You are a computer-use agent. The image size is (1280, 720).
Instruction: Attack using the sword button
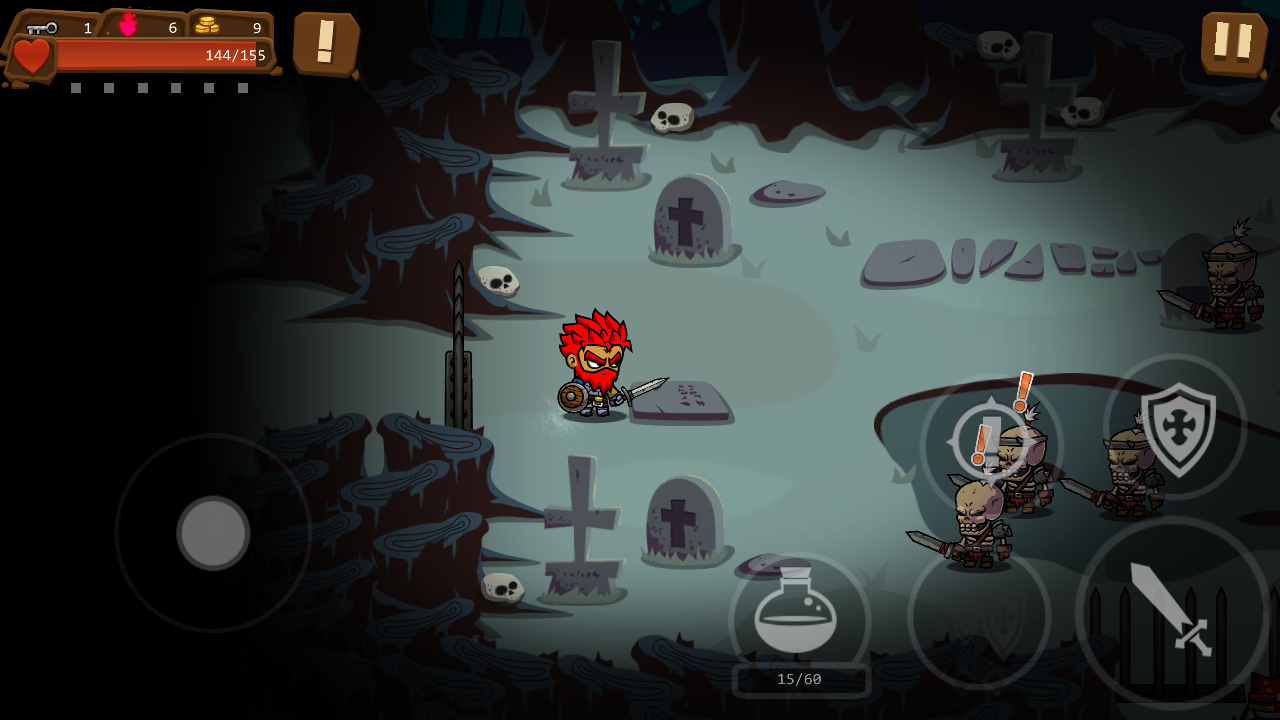point(1171,610)
